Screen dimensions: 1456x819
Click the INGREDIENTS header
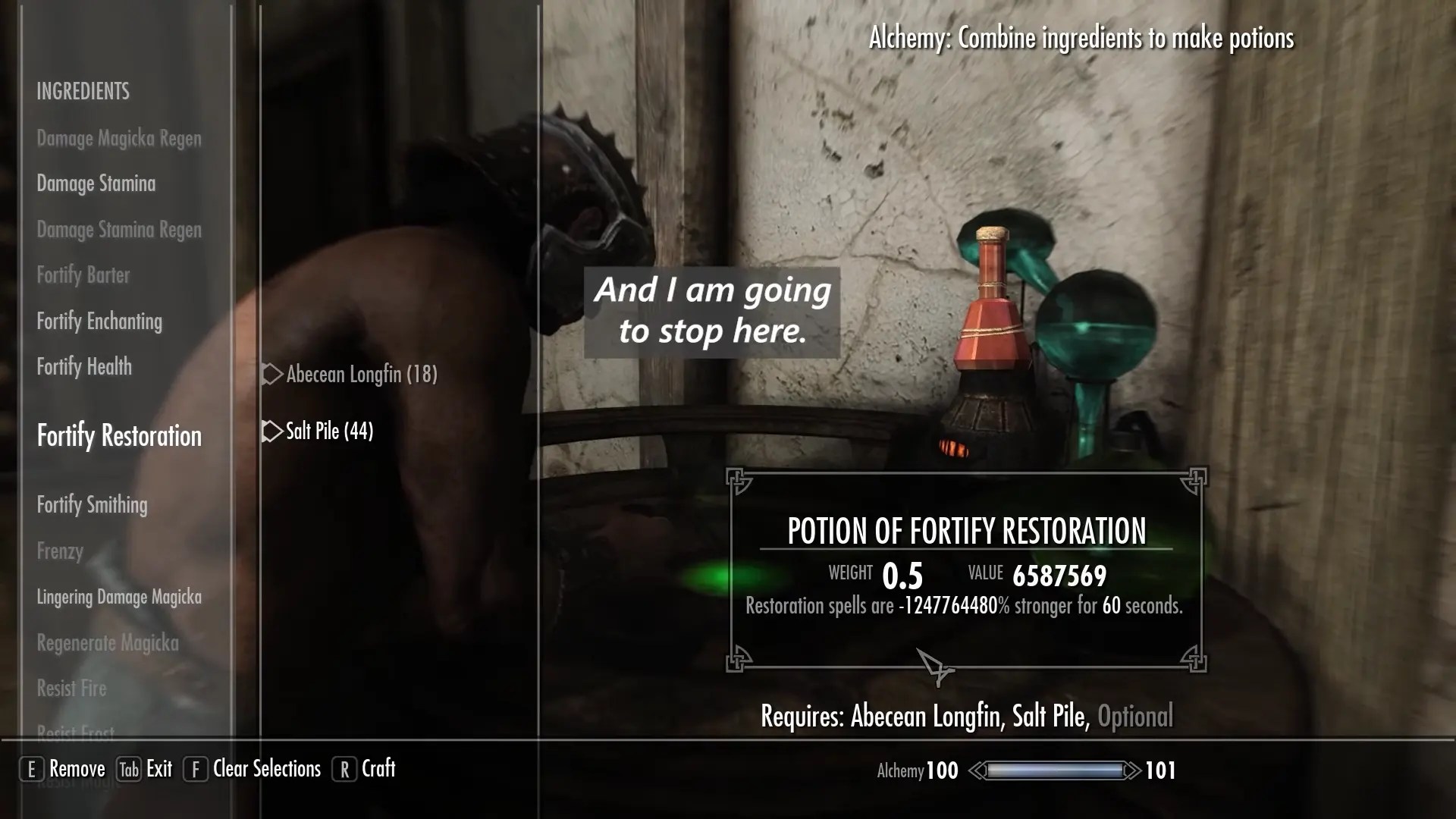tap(83, 92)
